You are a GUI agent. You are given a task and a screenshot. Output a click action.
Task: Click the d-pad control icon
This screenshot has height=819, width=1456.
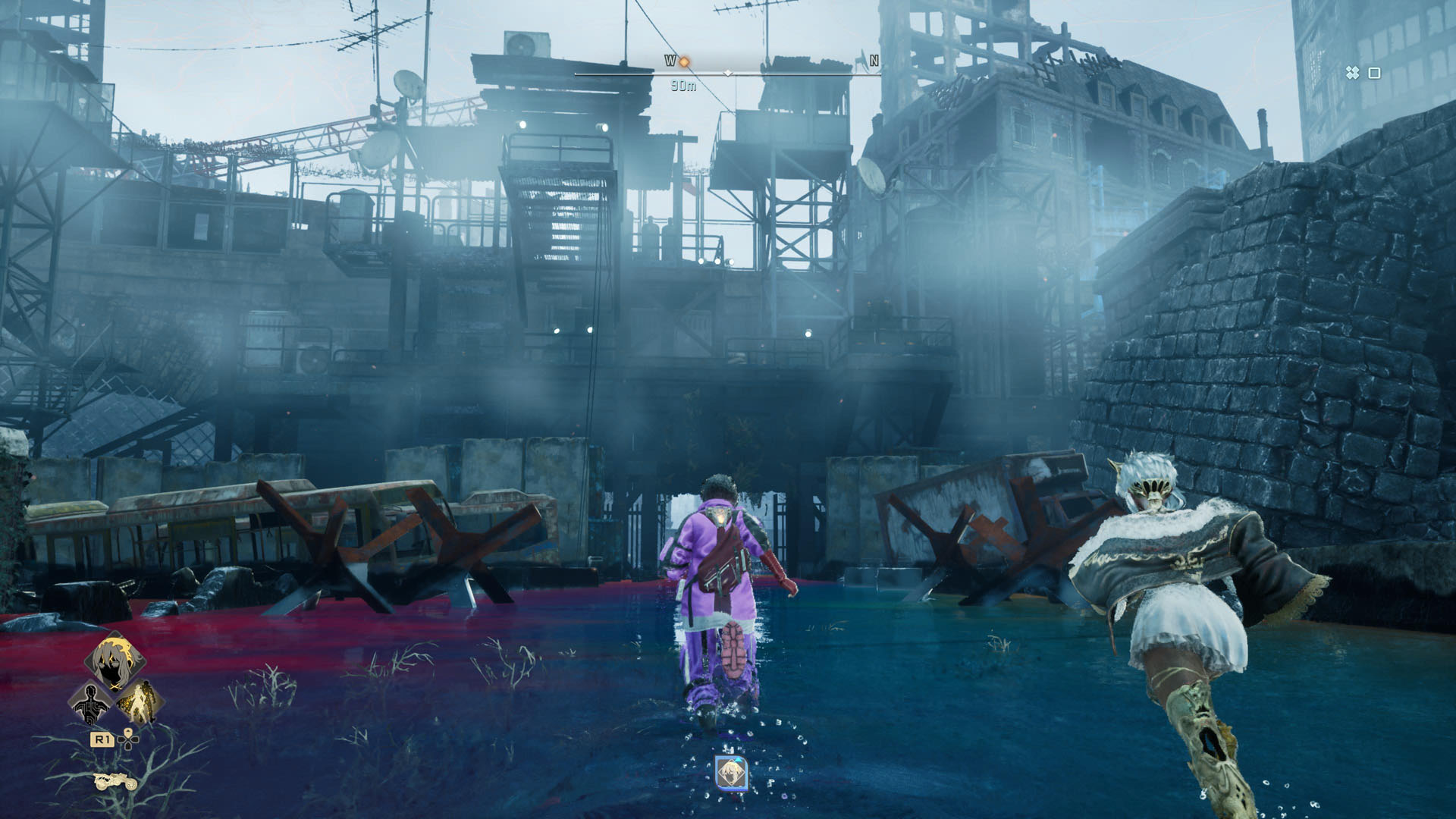pos(127,740)
